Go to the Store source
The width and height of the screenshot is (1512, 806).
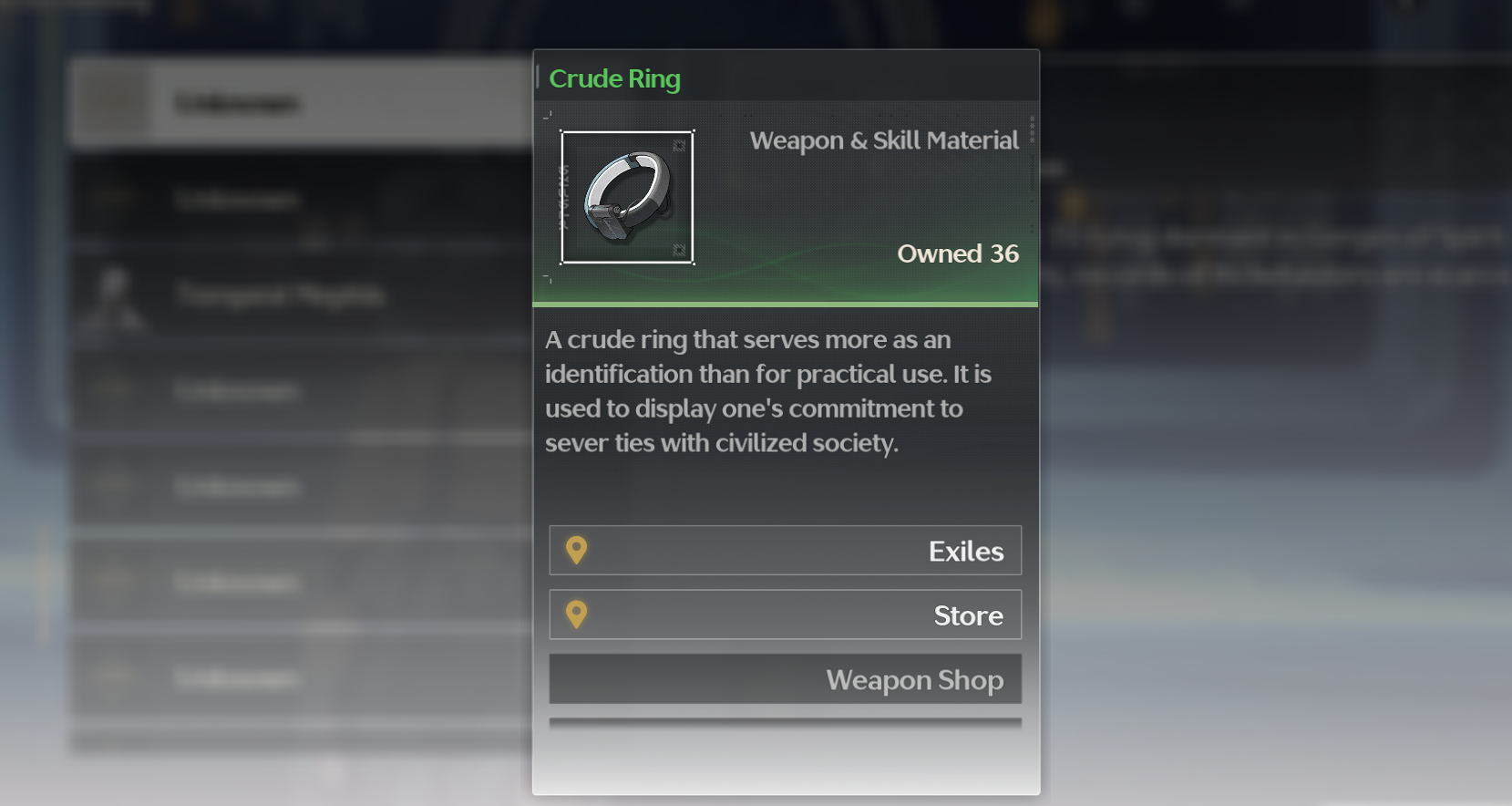[785, 615]
